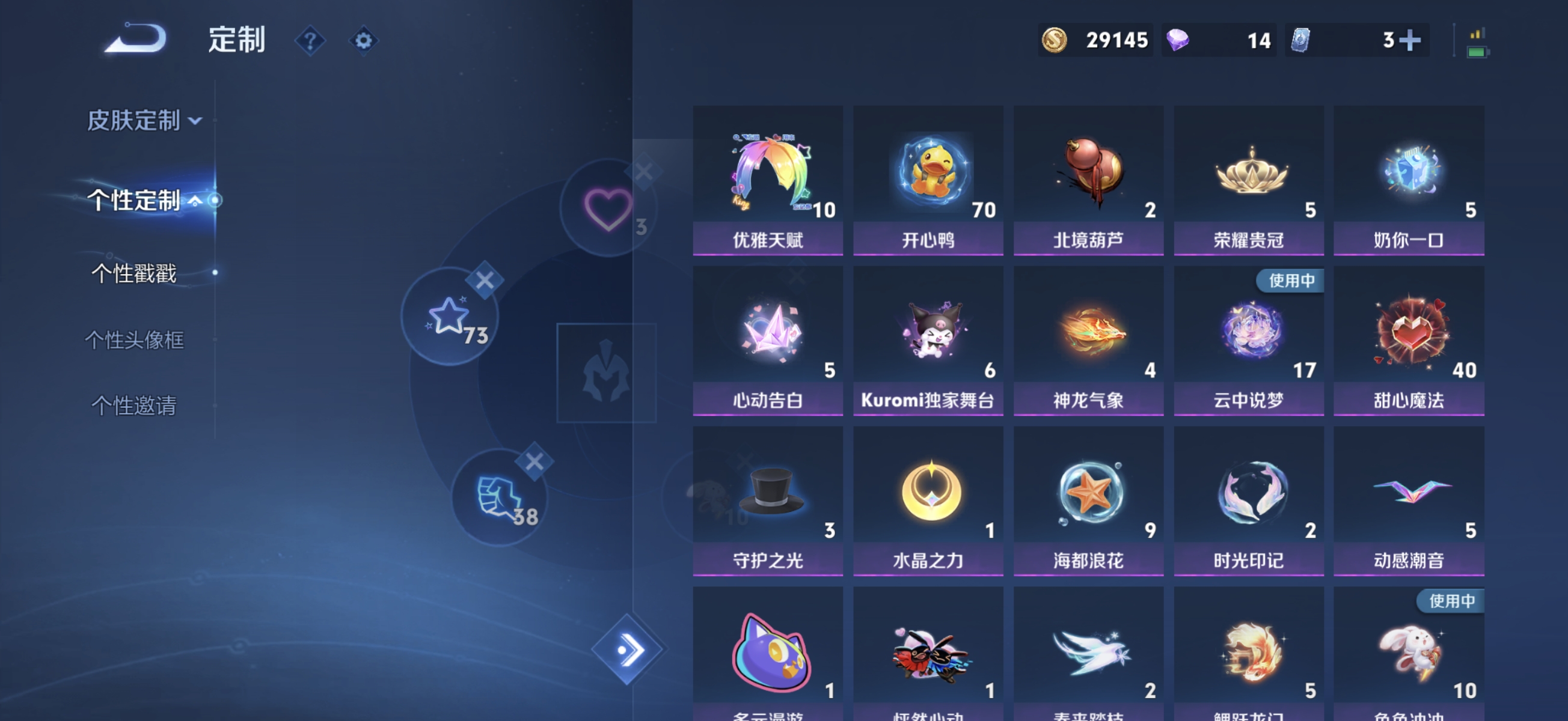Toggle the 使用中 badge on 云中说梦
Image resolution: width=1568 pixels, height=721 pixels.
[1290, 281]
